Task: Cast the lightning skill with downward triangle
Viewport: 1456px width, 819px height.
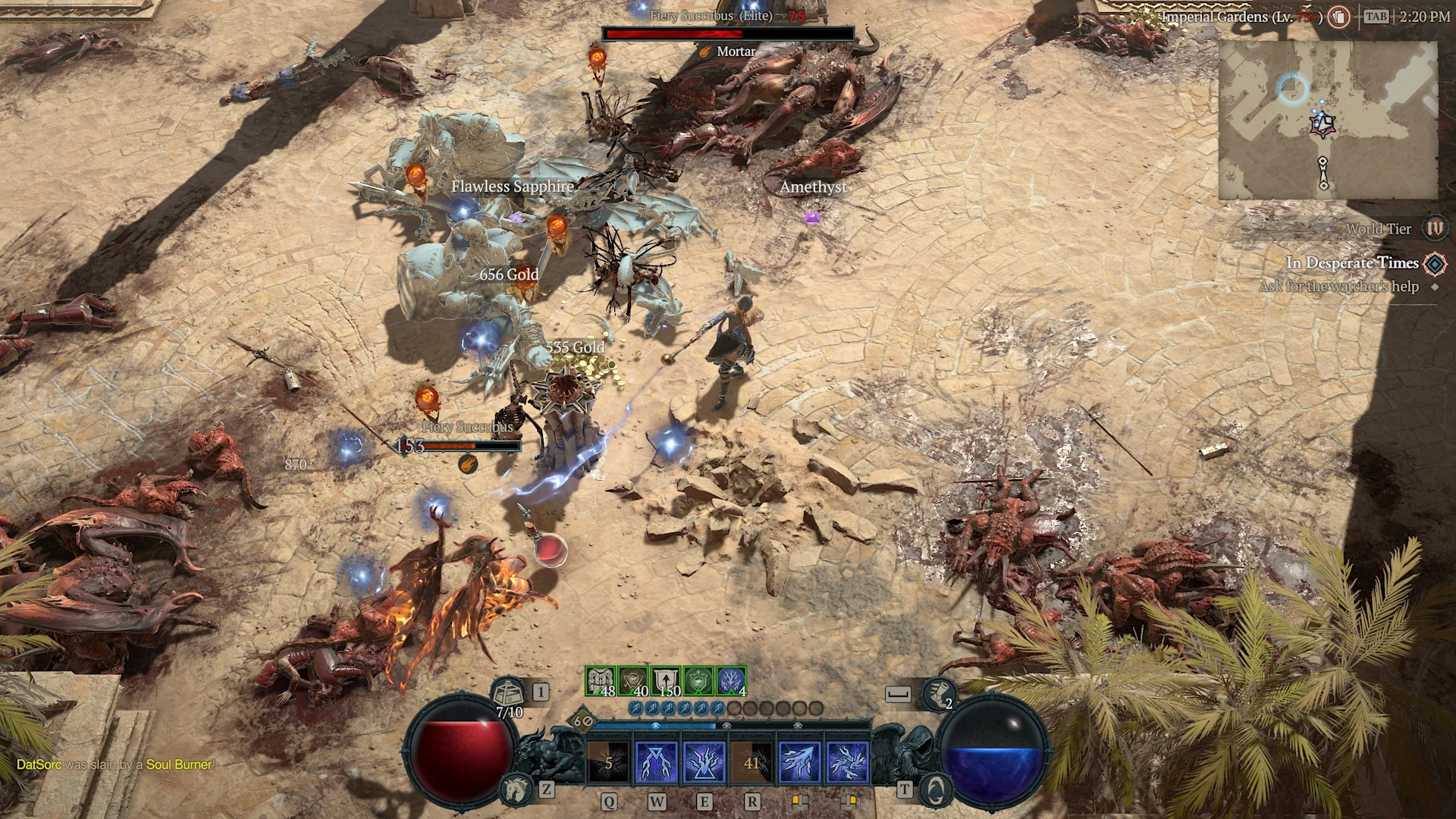Action: 656,761
